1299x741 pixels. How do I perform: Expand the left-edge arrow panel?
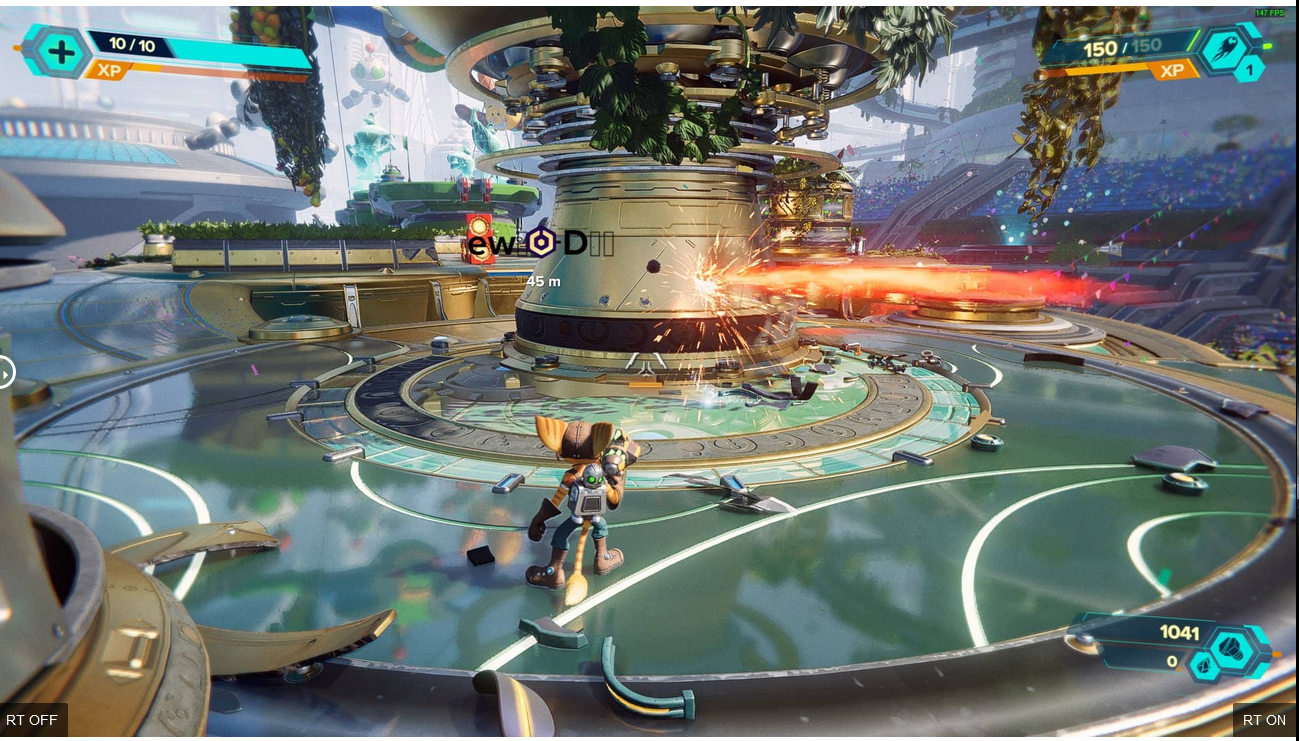pos(4,372)
